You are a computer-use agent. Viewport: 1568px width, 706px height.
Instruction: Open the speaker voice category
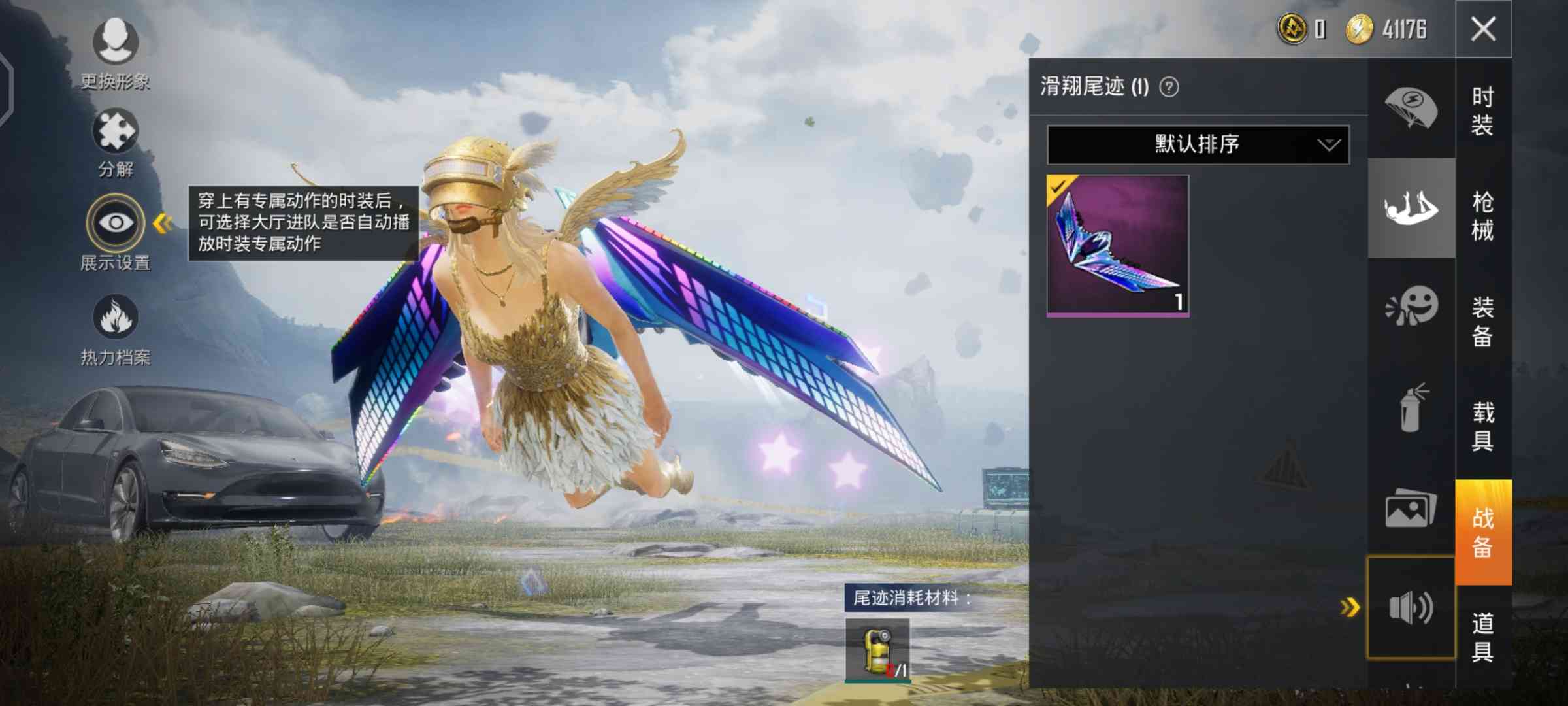point(1411,608)
